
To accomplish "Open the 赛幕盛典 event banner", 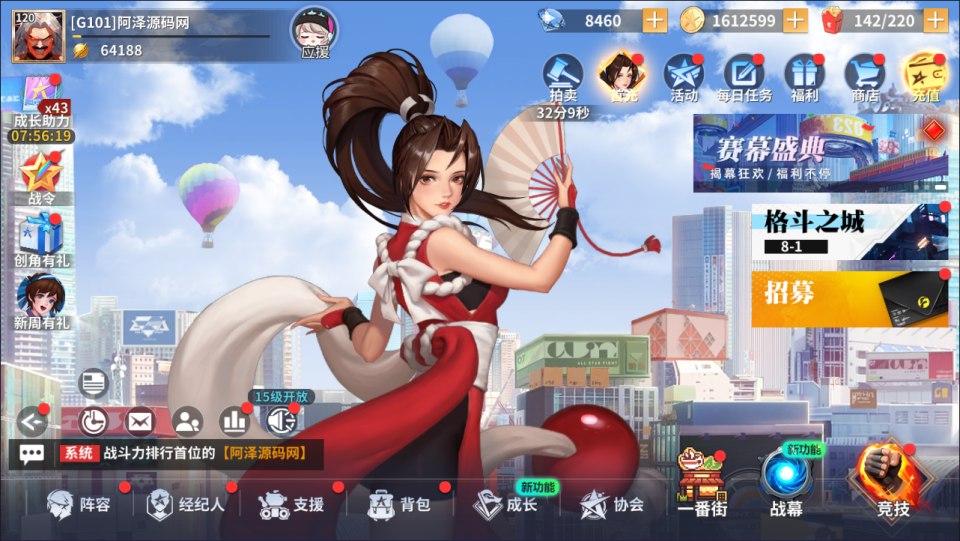I will [x=820, y=152].
